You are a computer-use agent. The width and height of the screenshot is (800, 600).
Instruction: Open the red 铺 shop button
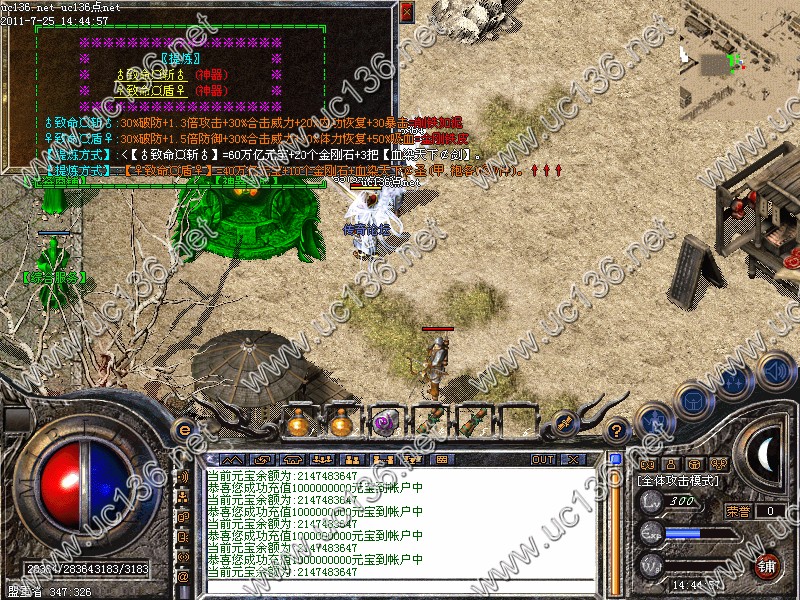click(768, 565)
